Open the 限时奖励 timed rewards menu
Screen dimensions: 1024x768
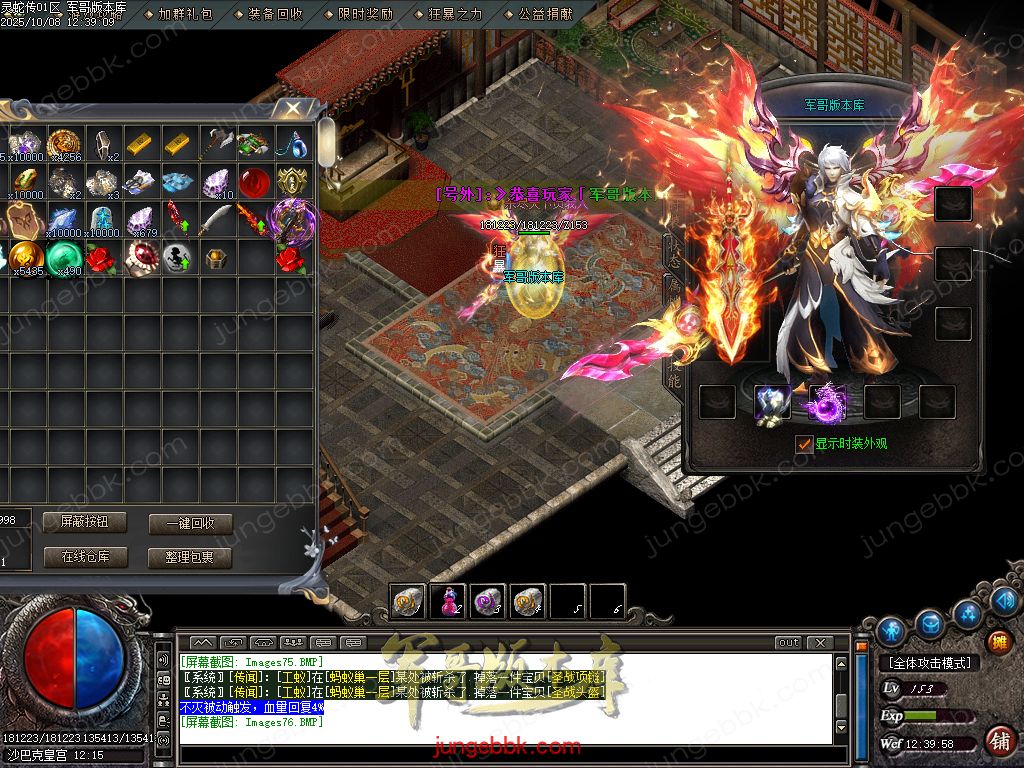(365, 15)
